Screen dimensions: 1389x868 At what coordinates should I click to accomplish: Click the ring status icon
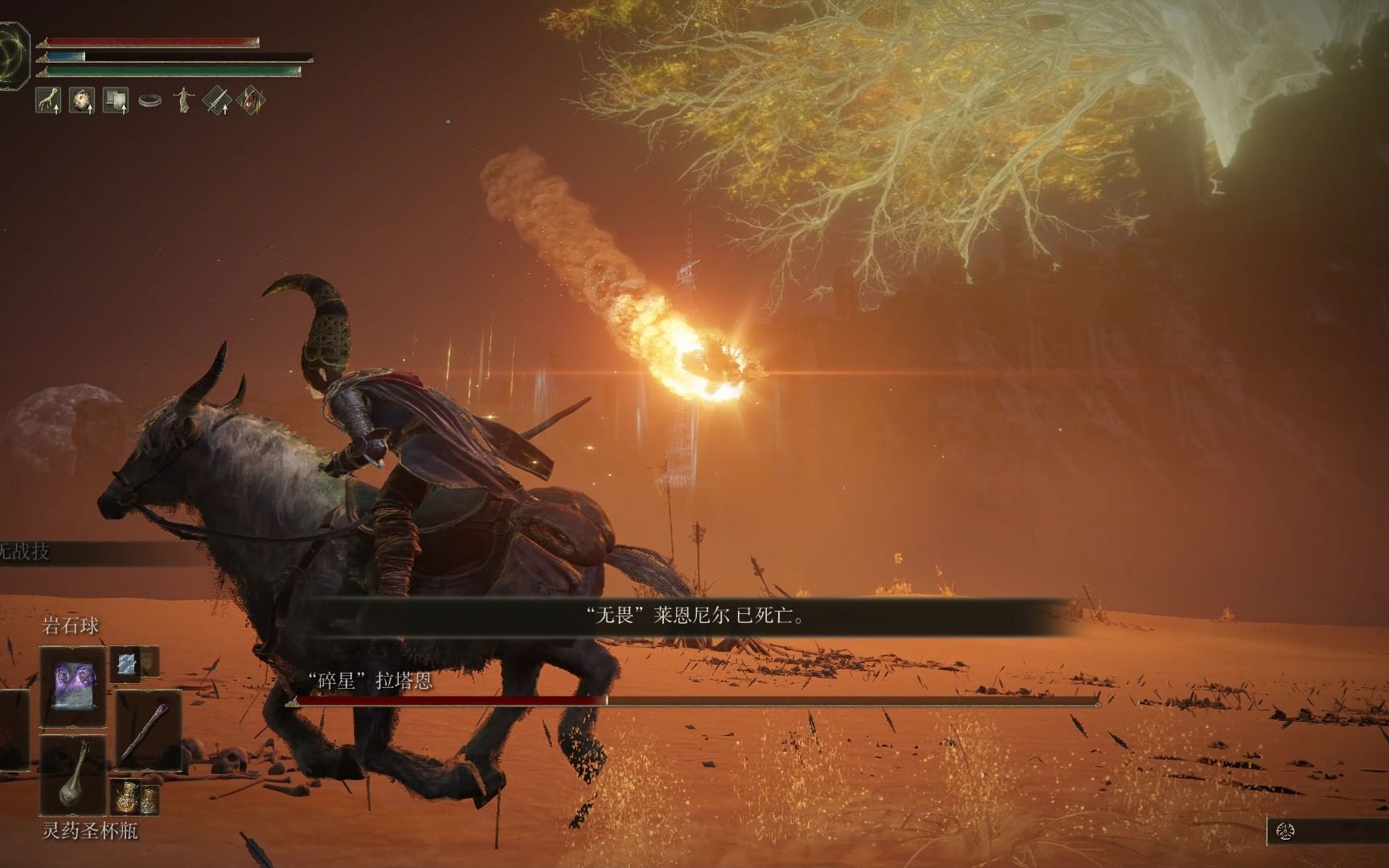(x=150, y=101)
